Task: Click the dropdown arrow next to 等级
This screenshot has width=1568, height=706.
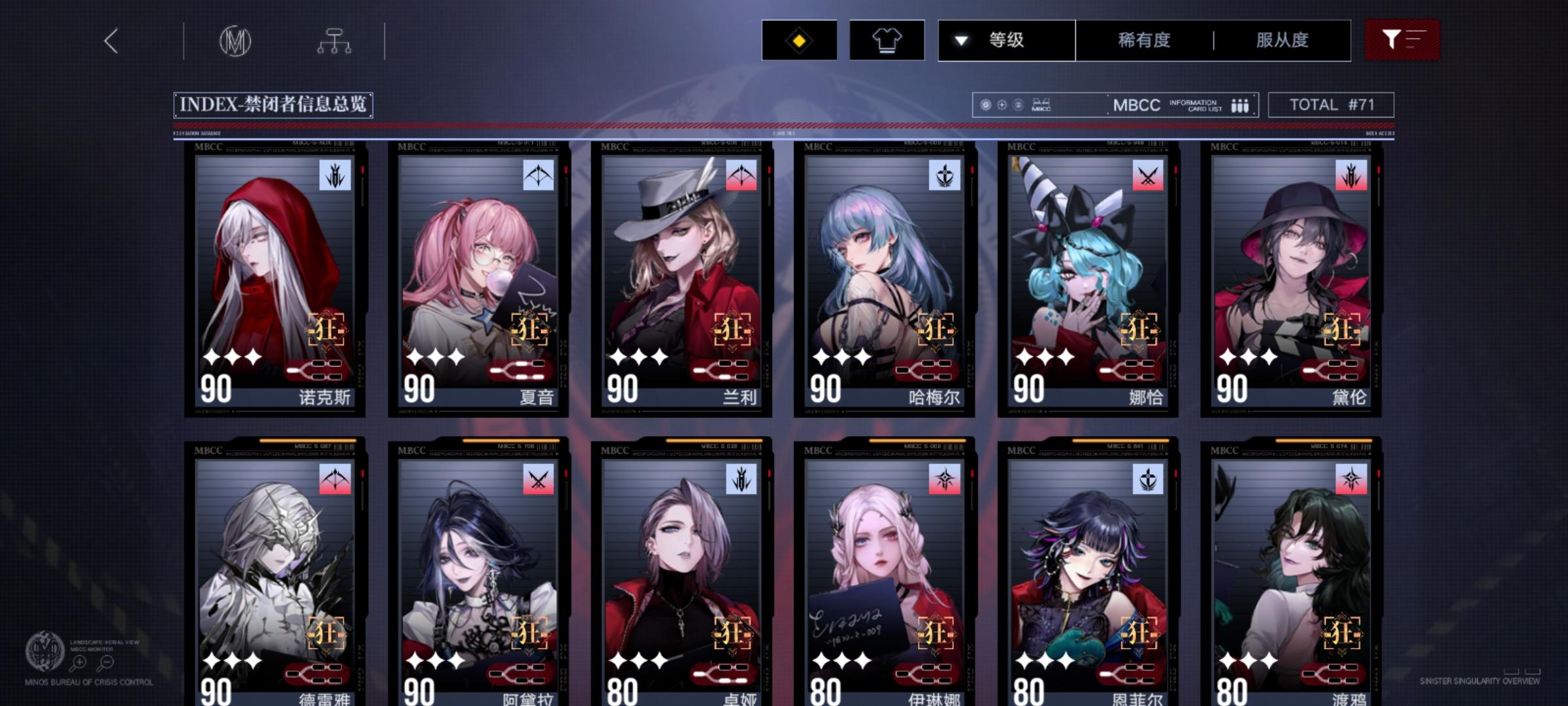Action: point(960,40)
